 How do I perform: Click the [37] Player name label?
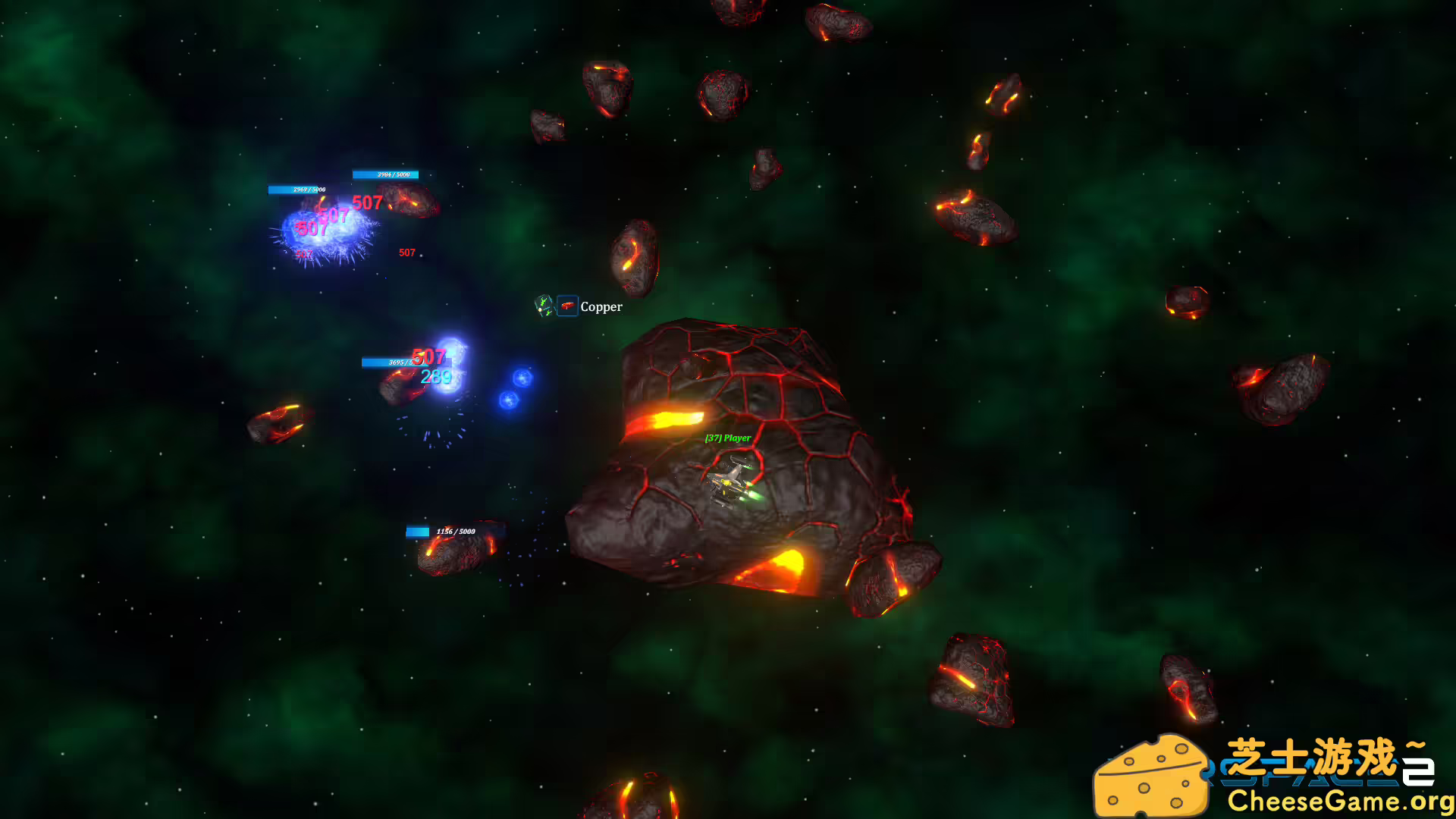point(726,438)
